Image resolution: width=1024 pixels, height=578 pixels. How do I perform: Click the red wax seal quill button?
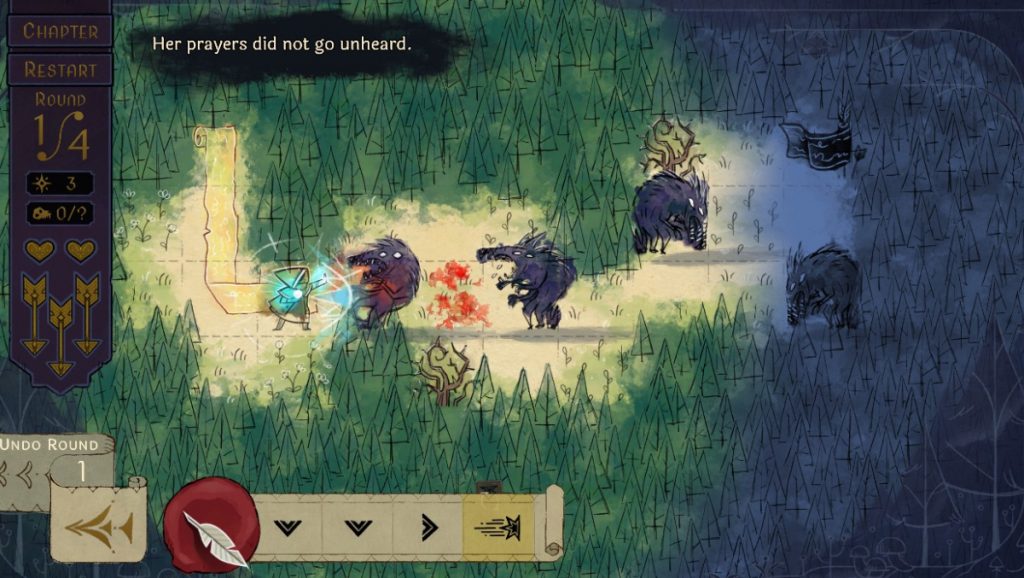pyautogui.click(x=211, y=526)
